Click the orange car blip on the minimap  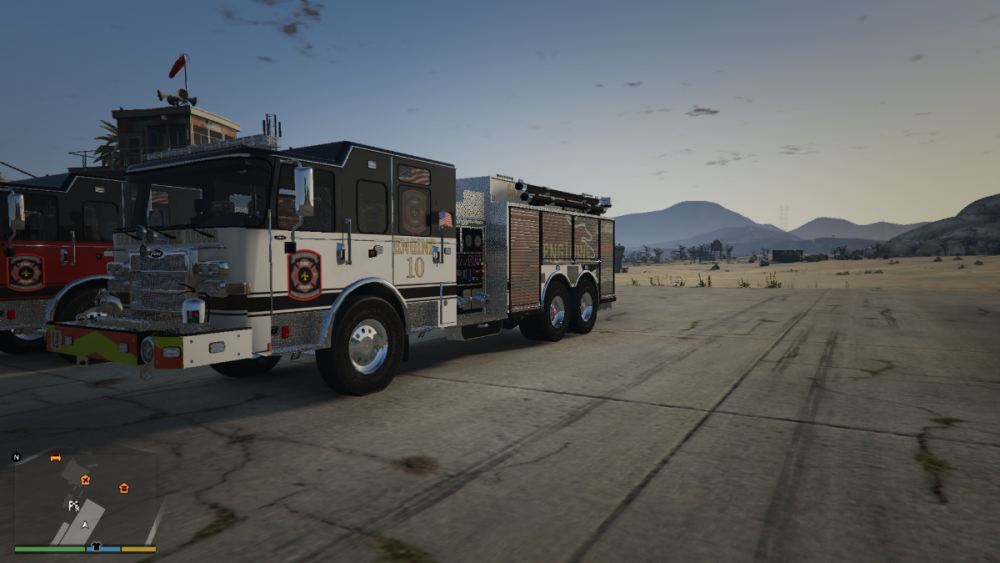click(55, 458)
